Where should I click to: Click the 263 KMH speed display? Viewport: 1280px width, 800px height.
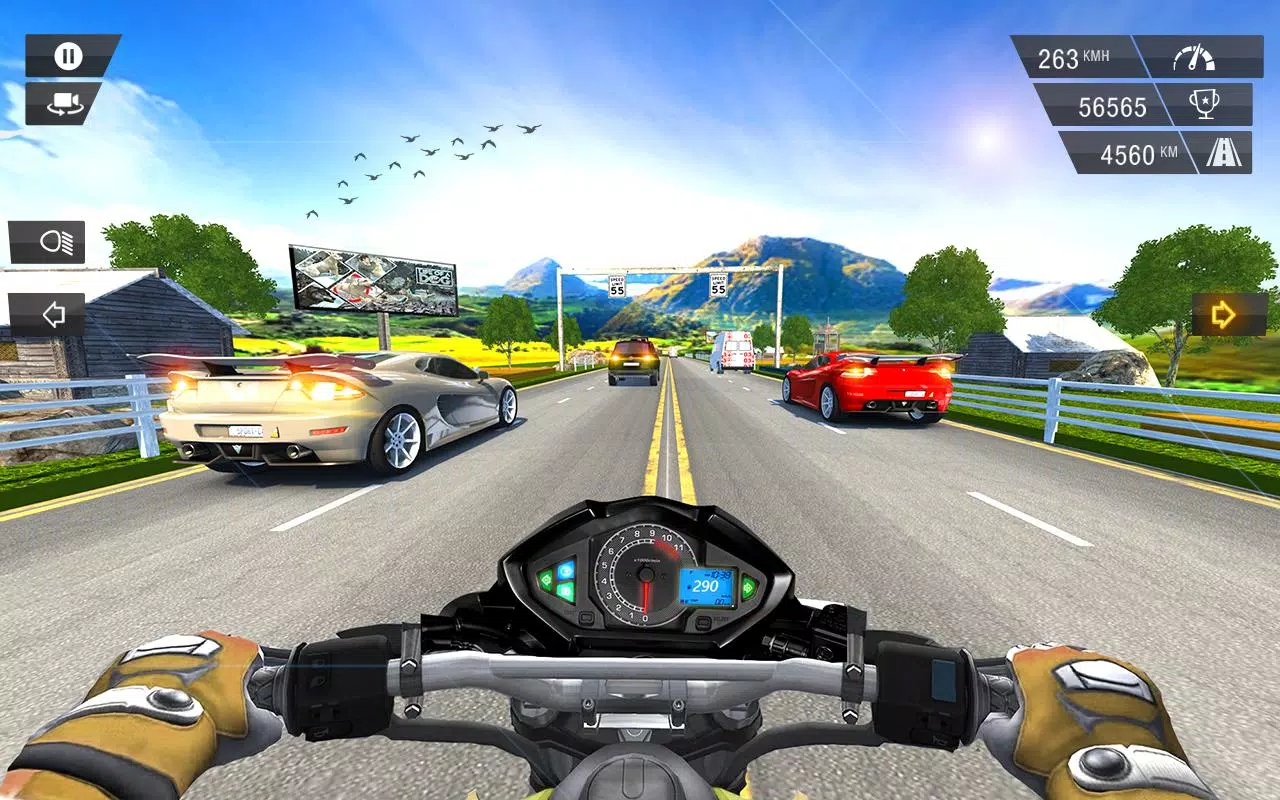pyautogui.click(x=1074, y=55)
